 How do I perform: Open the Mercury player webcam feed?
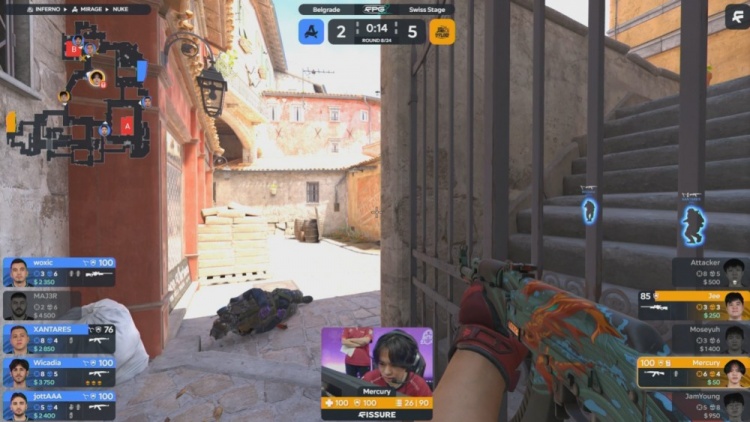tap(377, 360)
